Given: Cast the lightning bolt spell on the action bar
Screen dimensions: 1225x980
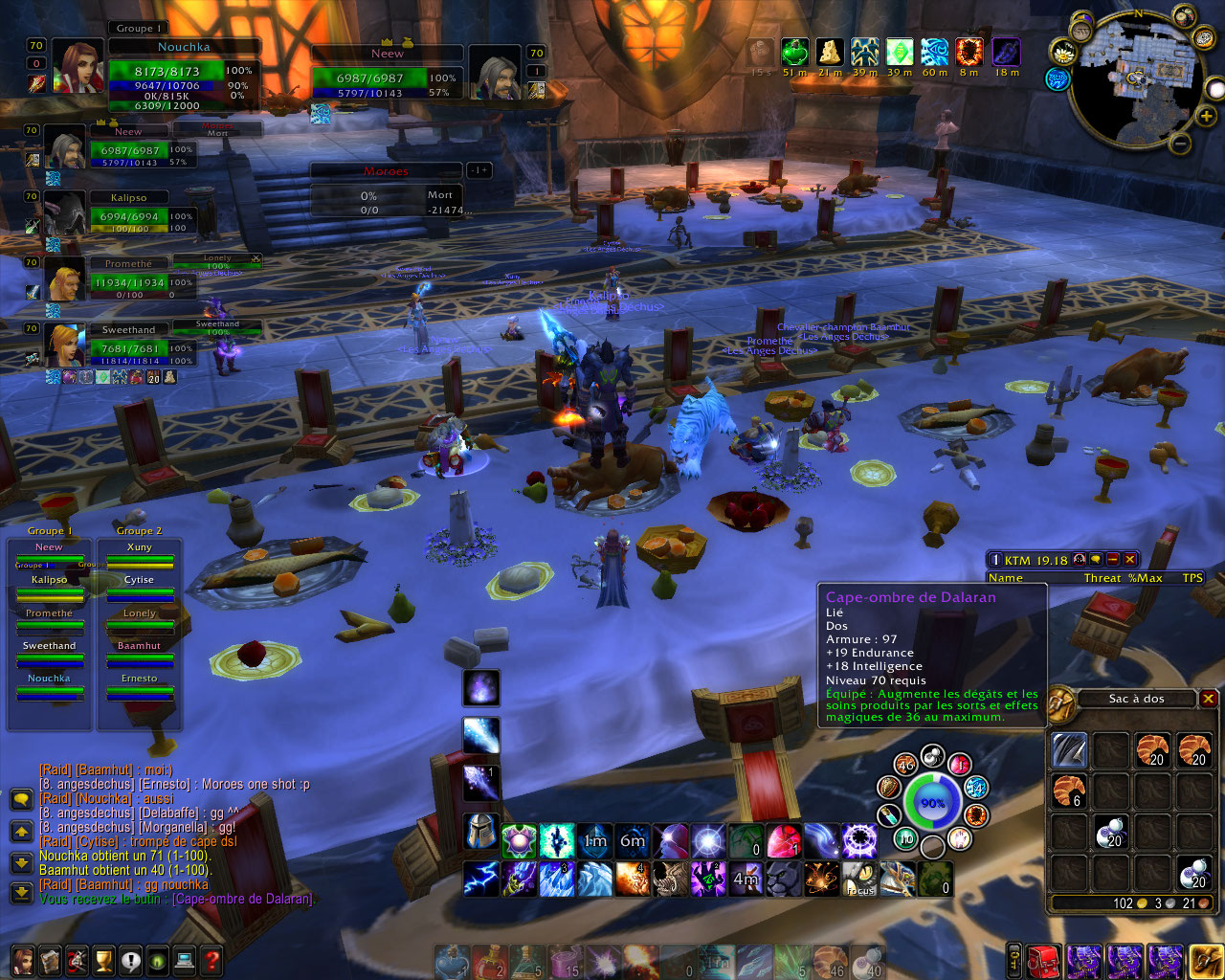Looking at the screenshot, I should coord(481,878).
